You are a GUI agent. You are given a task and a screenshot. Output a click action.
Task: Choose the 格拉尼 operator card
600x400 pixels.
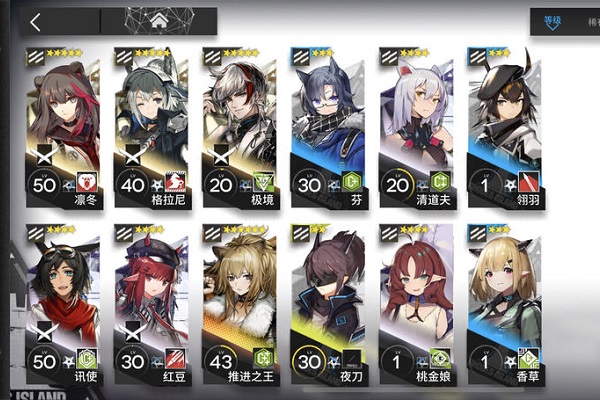point(151,125)
